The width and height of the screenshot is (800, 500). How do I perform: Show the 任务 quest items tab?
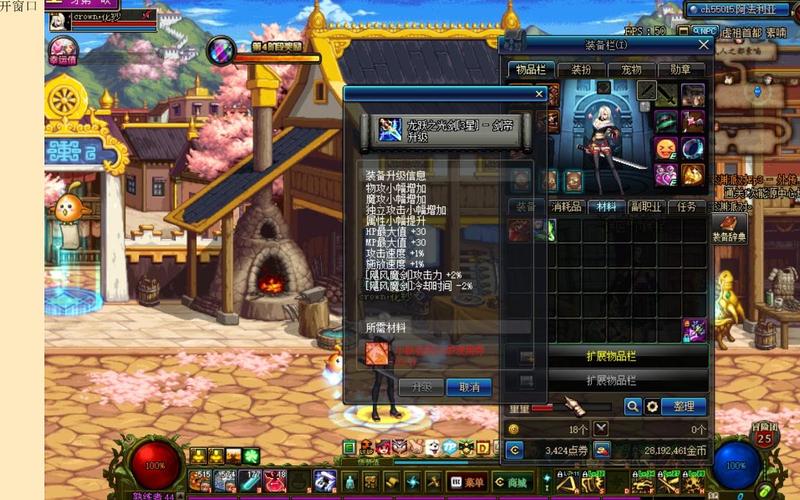pyautogui.click(x=686, y=206)
